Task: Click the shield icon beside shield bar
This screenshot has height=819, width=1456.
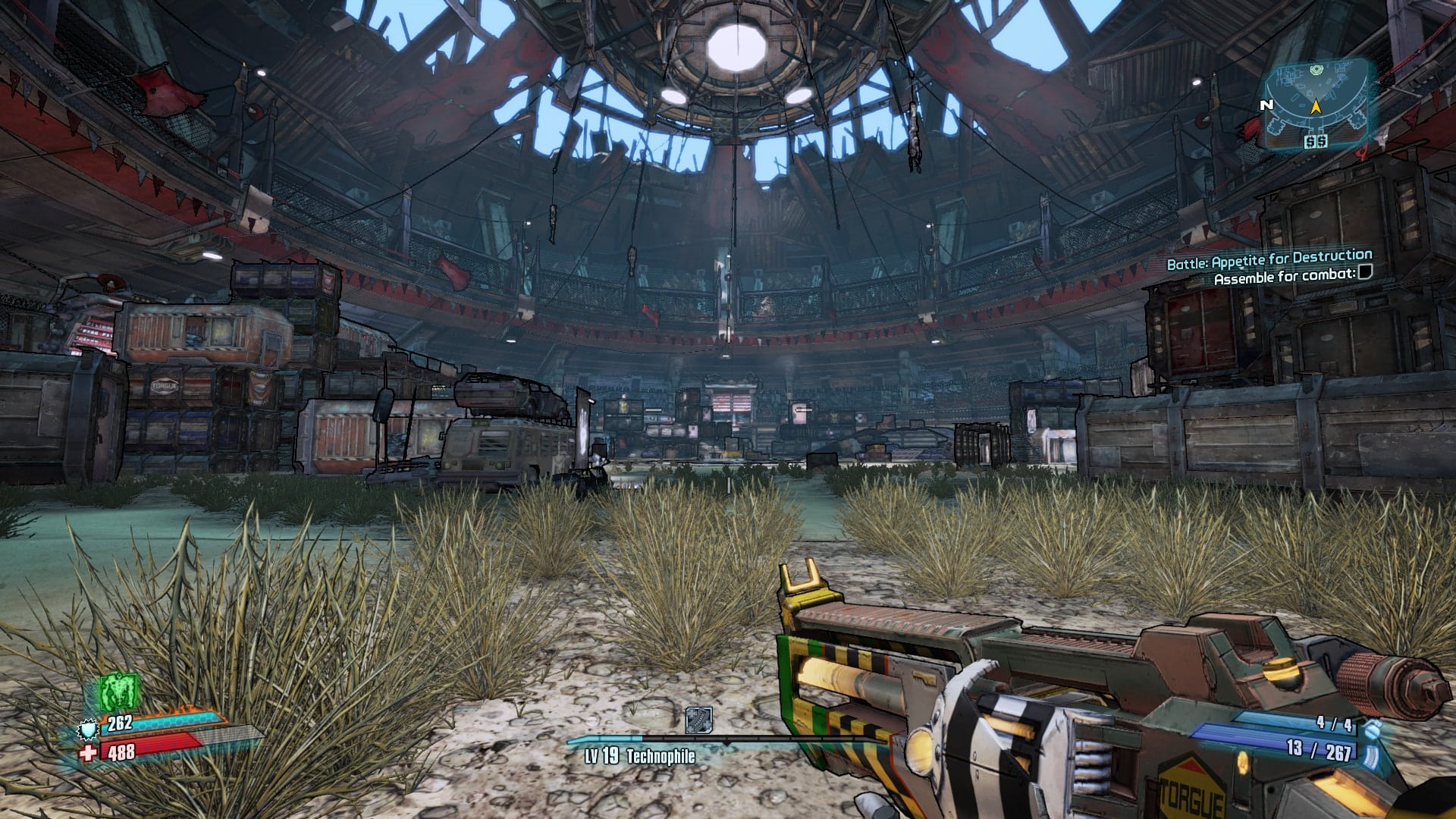Action: click(x=89, y=730)
